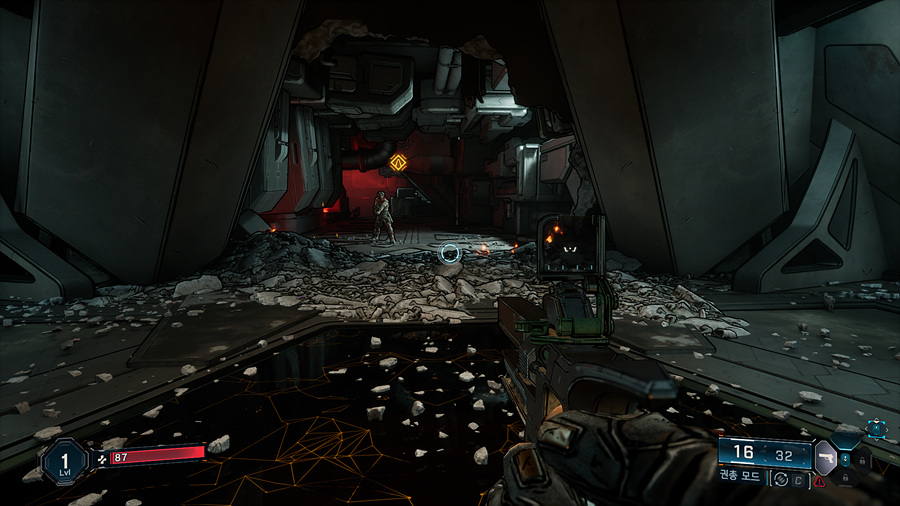The image size is (900, 506).
Task: Select the equipped pistol weapon slot
Action: click(x=826, y=456)
